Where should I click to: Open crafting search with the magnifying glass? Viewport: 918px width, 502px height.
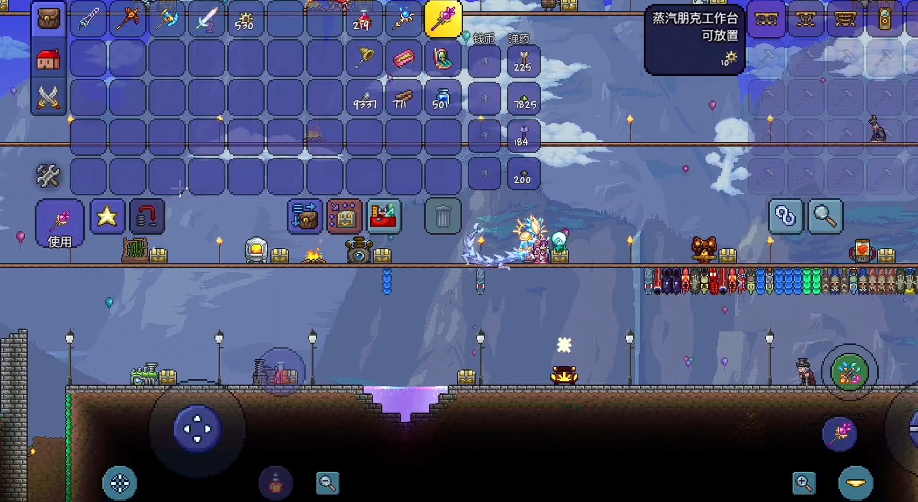[826, 215]
